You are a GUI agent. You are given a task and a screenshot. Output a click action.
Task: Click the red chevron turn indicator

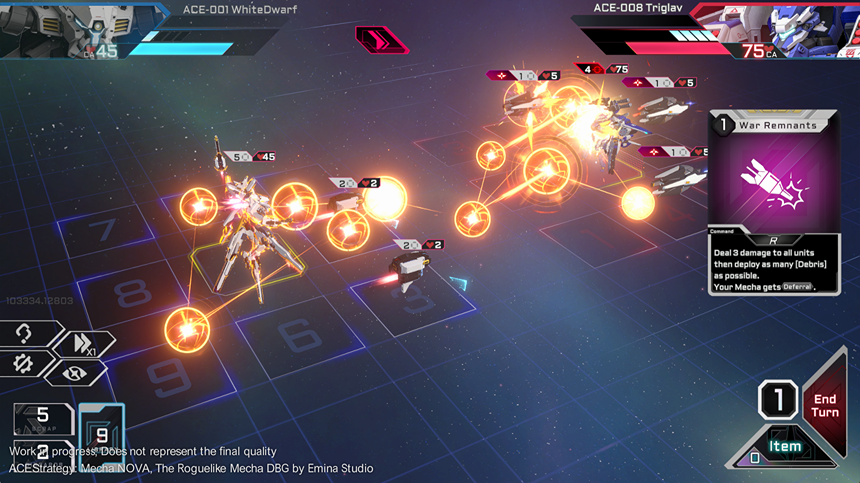tap(381, 40)
